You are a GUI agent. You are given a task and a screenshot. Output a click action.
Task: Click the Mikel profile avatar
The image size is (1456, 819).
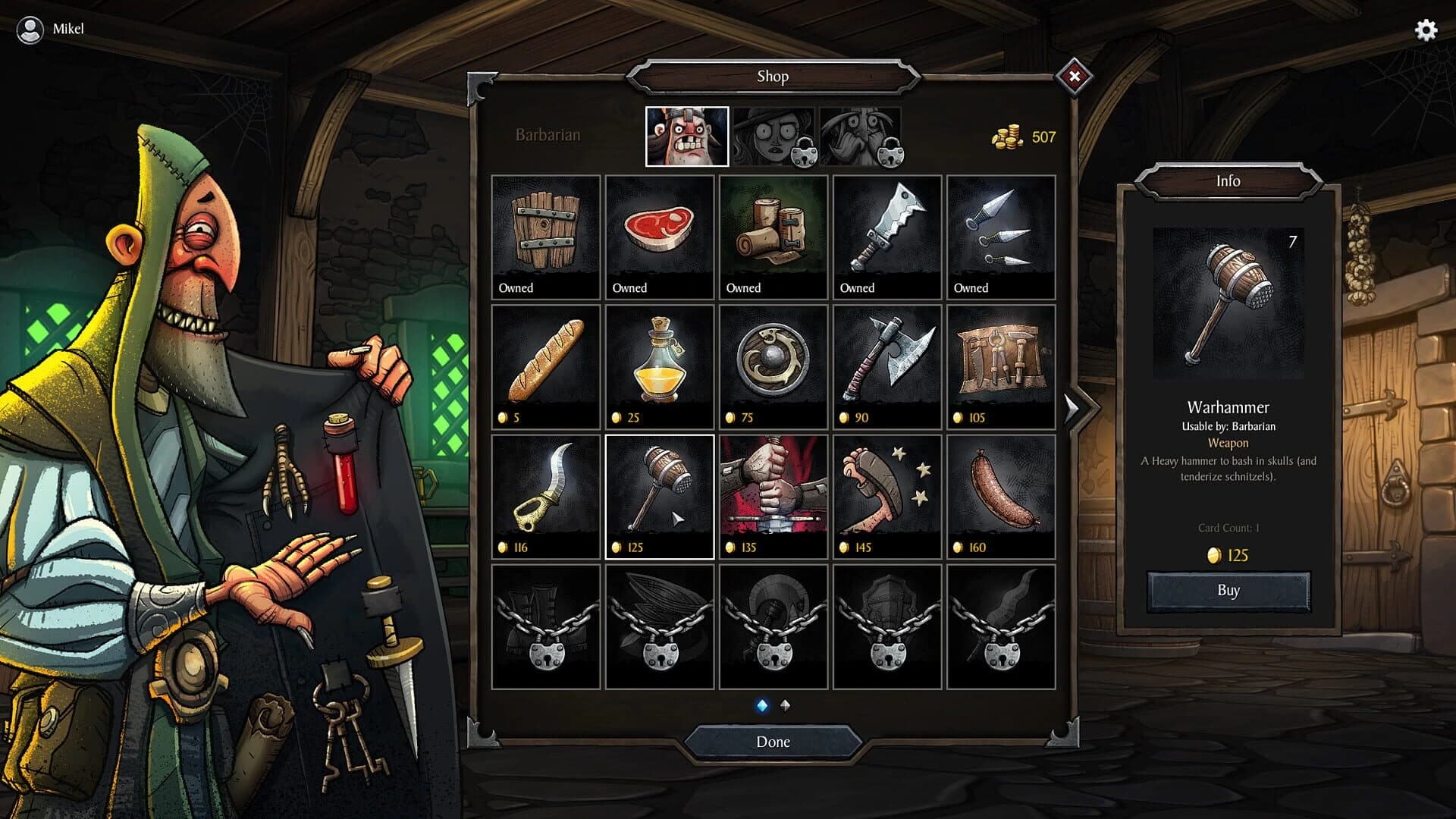coord(30,31)
